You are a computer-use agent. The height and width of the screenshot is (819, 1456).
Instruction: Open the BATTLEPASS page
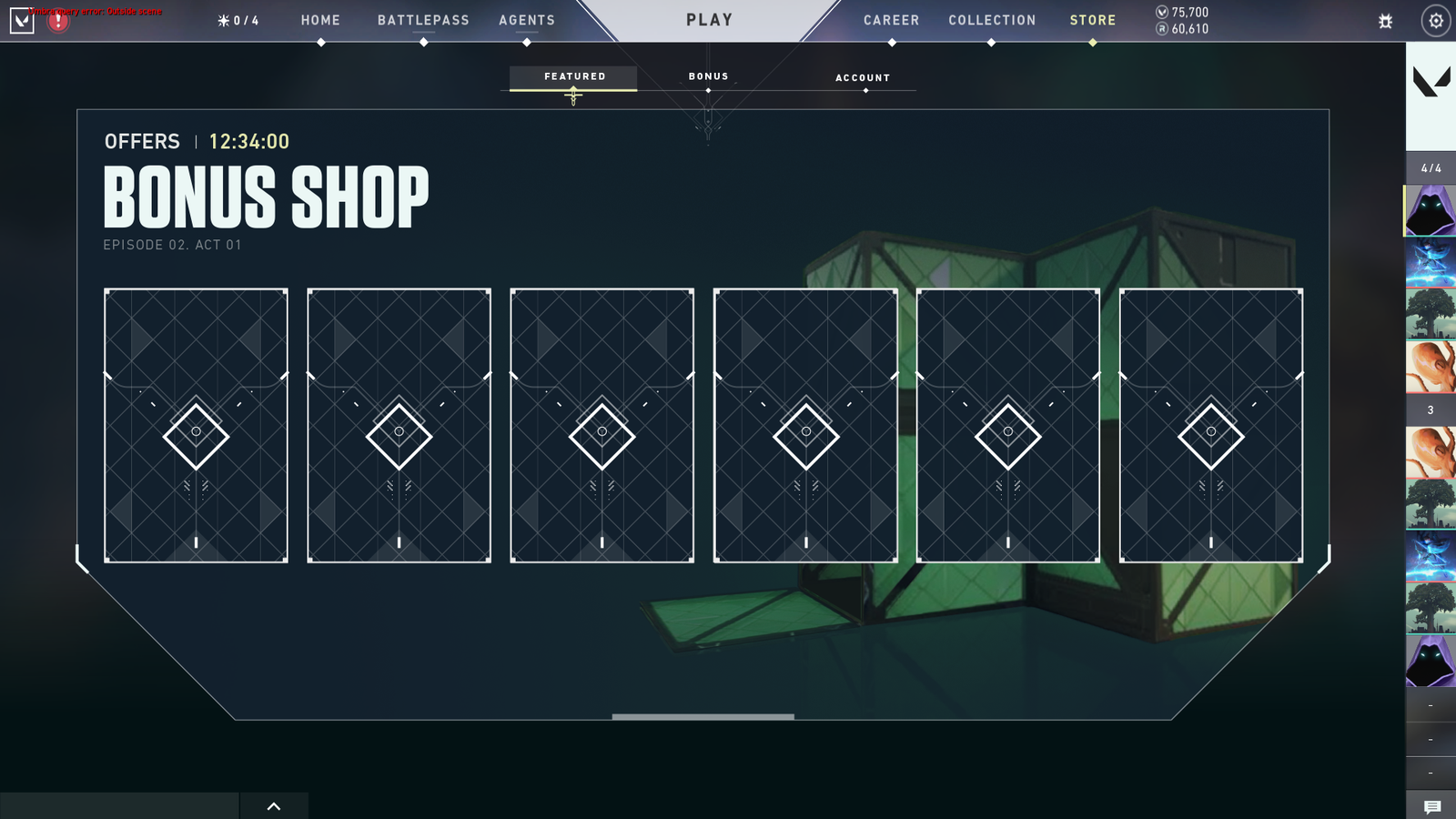coord(423,20)
